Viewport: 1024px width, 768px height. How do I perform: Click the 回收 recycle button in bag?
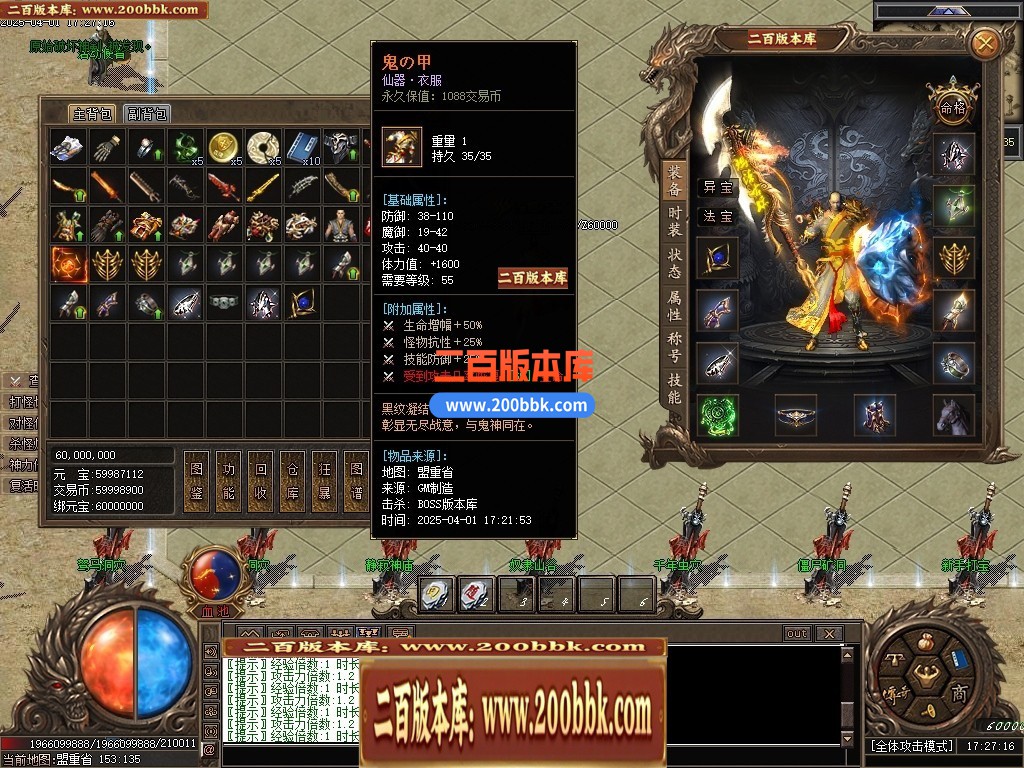pos(261,481)
